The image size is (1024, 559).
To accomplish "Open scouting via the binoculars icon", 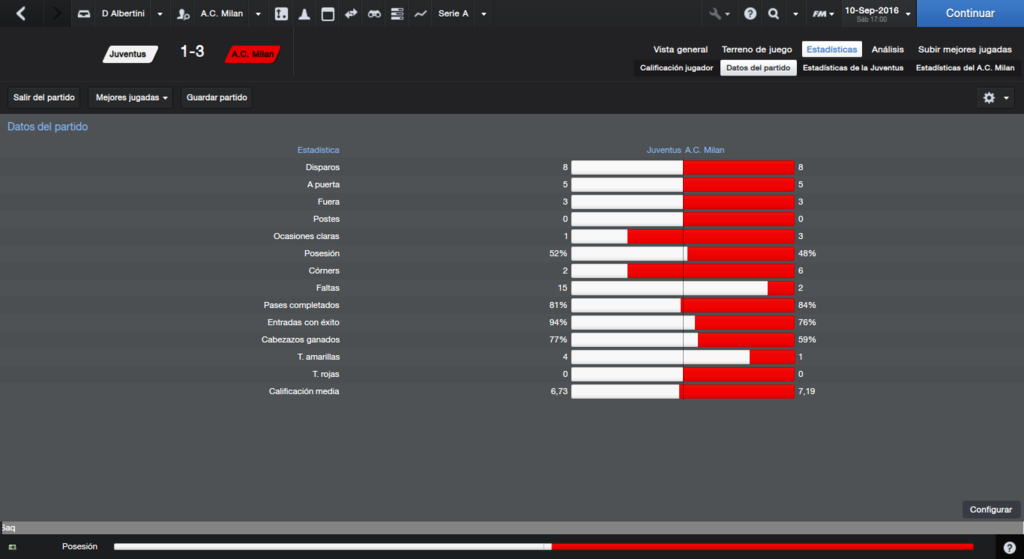I will 374,14.
